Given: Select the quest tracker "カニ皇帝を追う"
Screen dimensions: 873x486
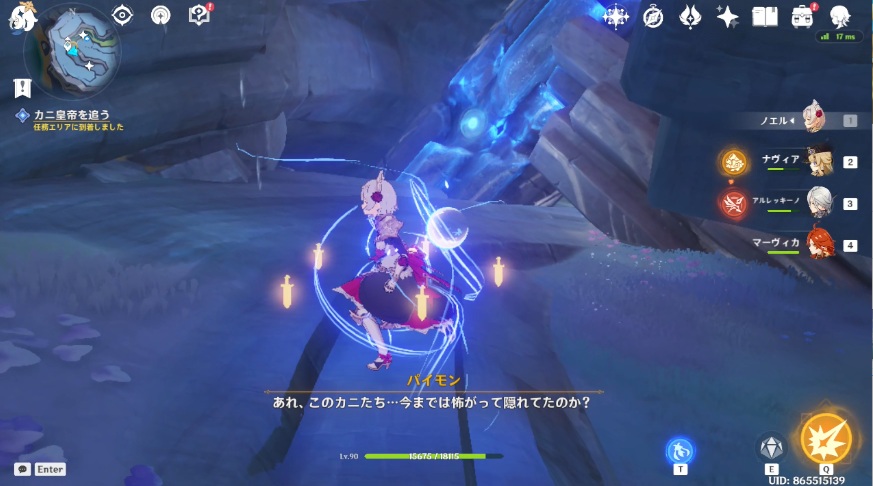Looking at the screenshot, I should (x=72, y=115).
